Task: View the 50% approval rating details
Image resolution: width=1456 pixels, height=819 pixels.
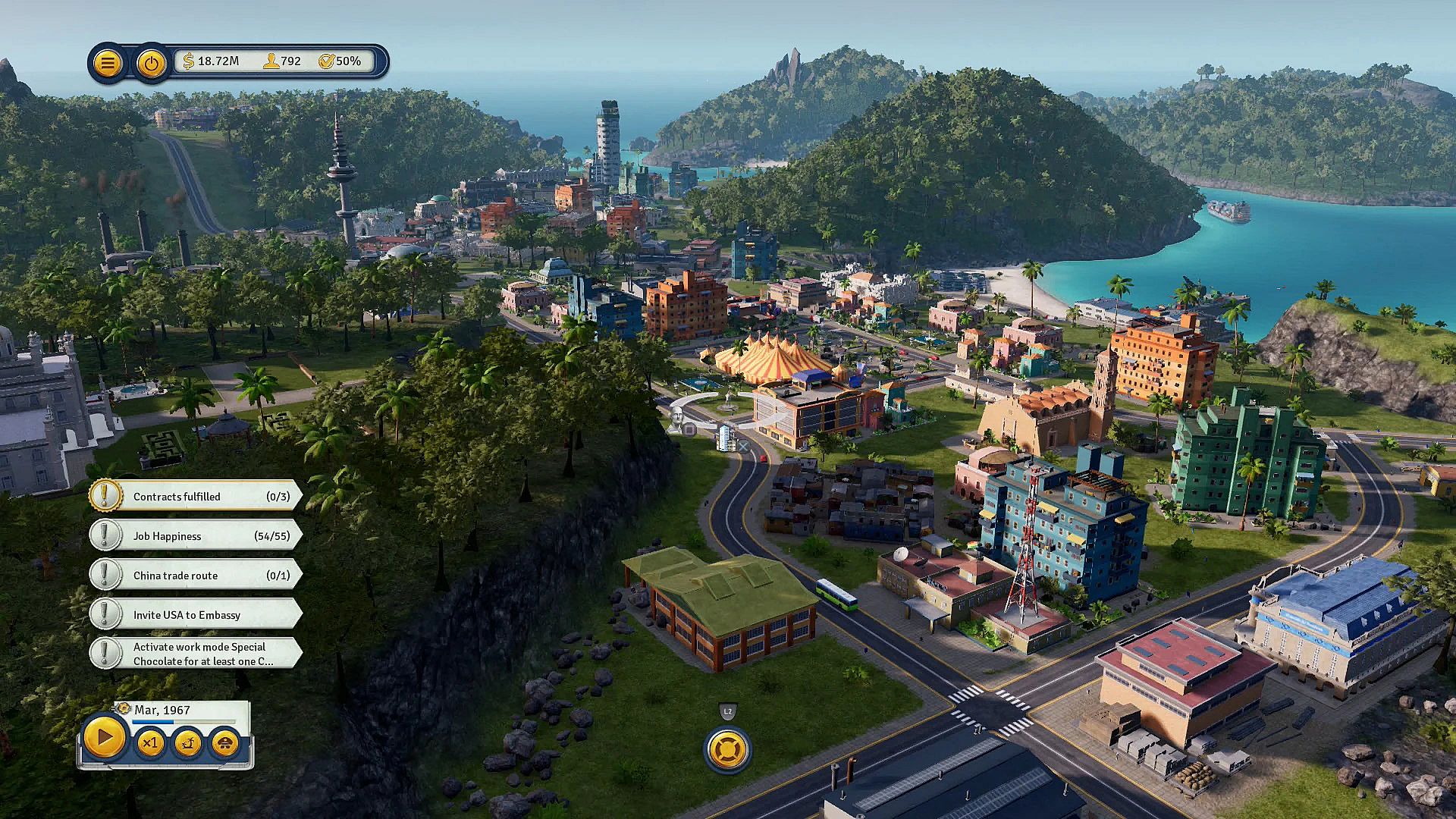Action: tap(340, 61)
